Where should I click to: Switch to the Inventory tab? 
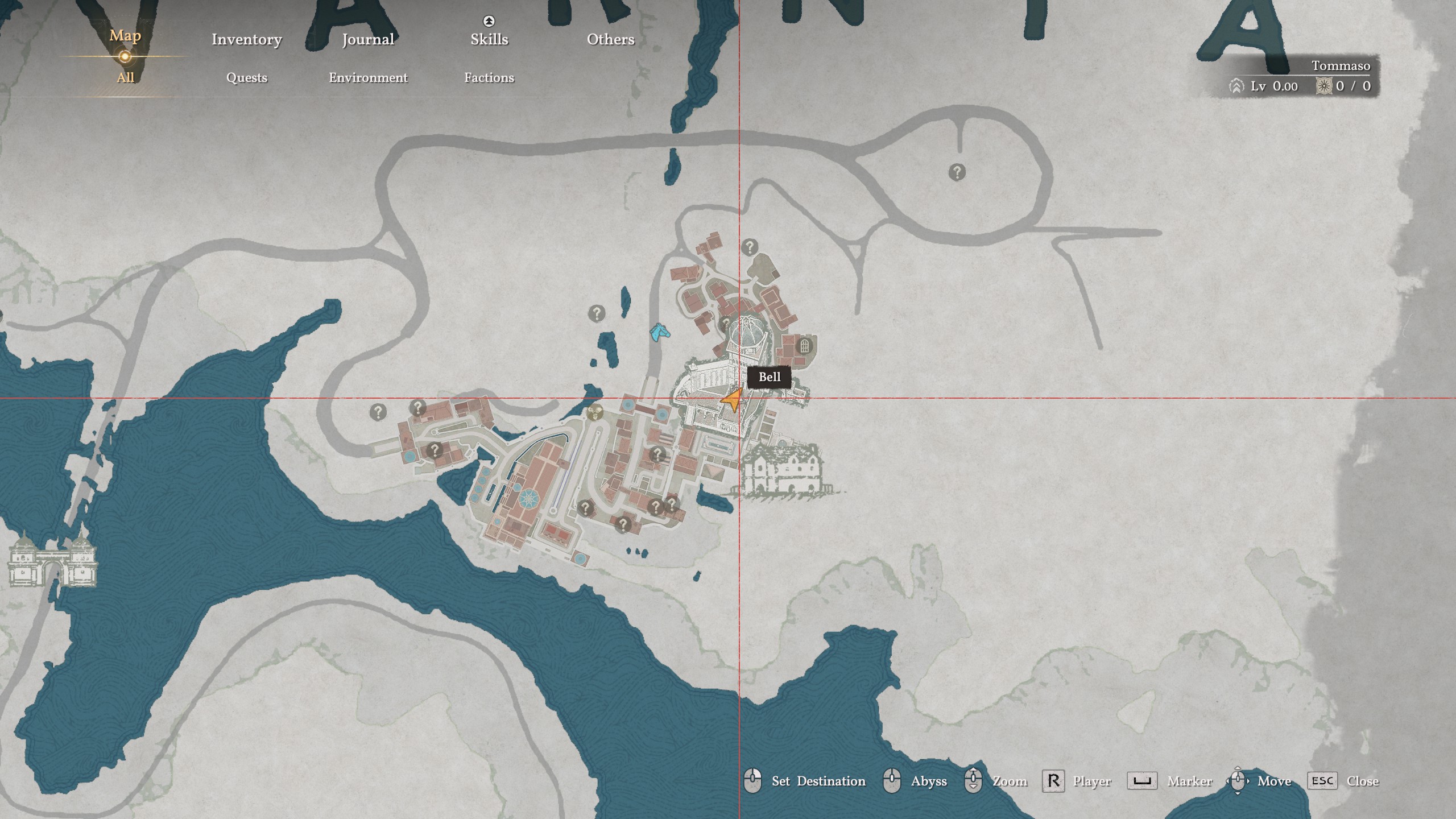246,39
